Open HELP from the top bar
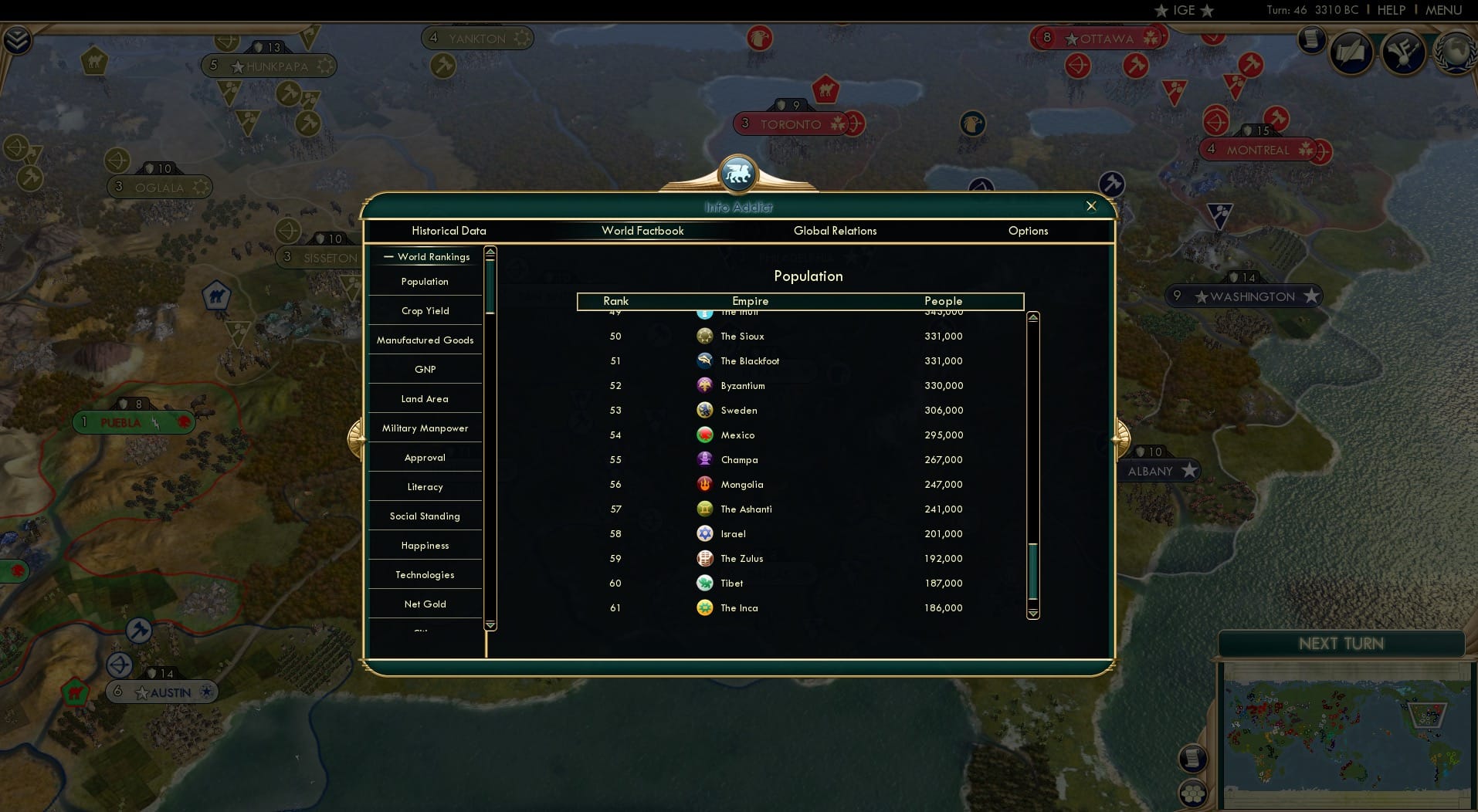1478x812 pixels. click(1390, 10)
